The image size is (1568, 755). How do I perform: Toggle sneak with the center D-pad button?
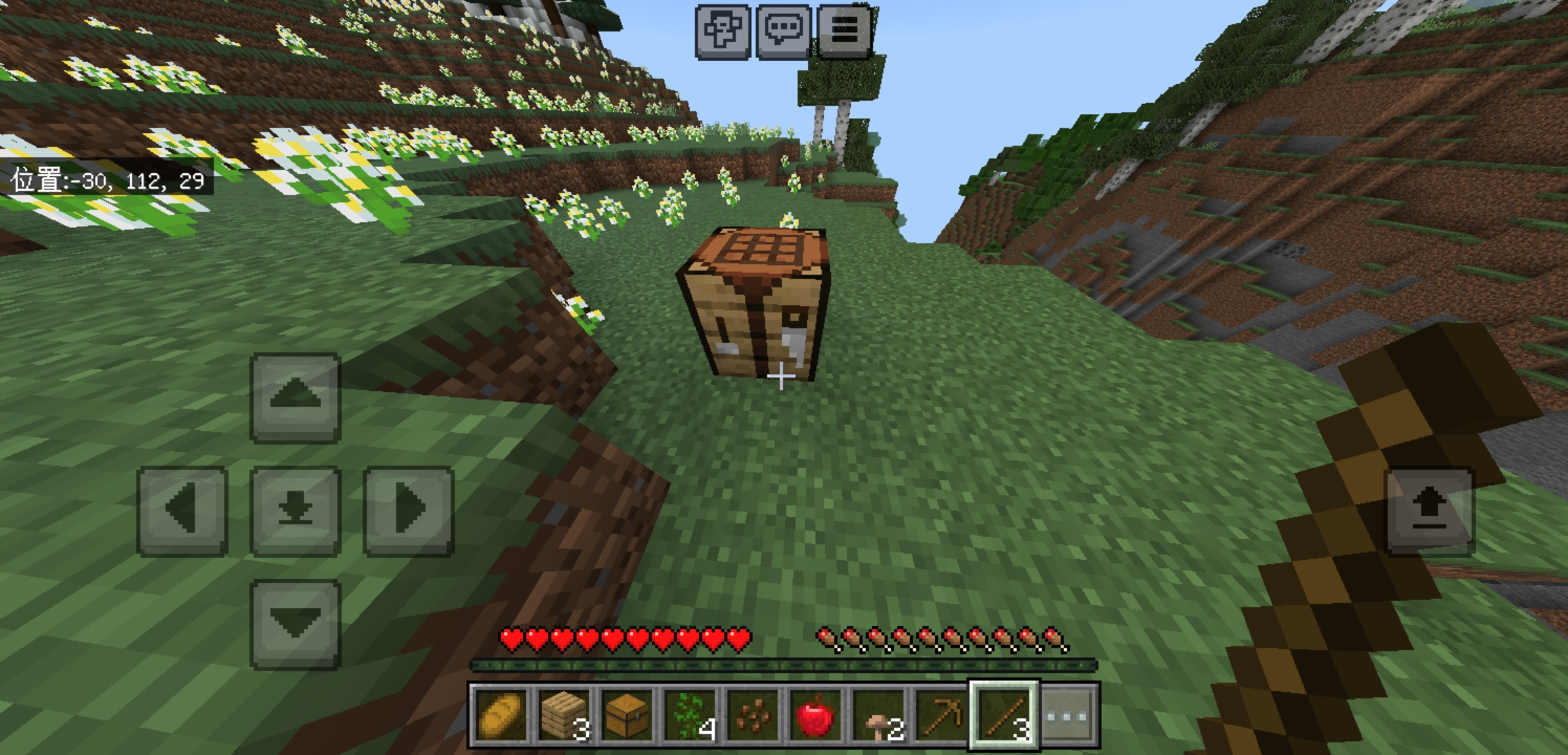(296, 511)
